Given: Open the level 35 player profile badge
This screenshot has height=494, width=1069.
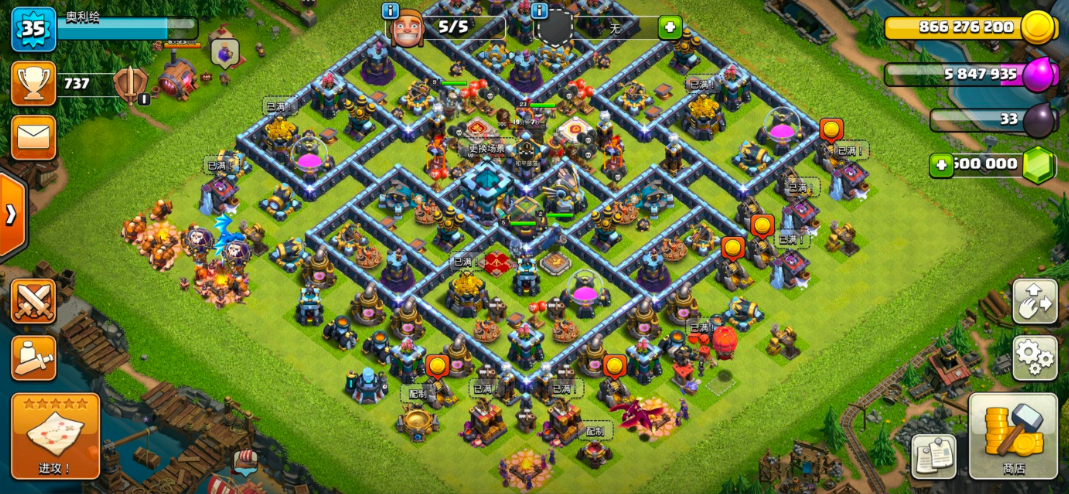Looking at the screenshot, I should coord(33,29).
